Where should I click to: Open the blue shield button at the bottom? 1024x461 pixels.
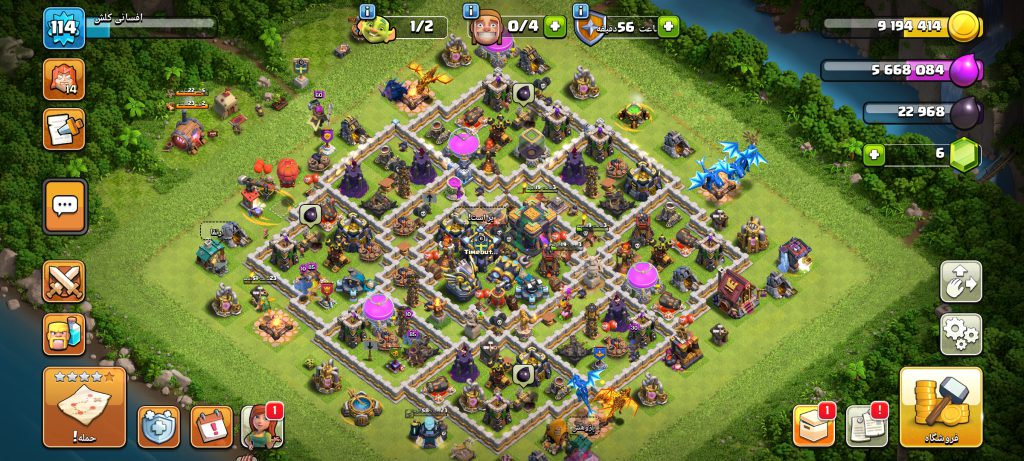(x=159, y=425)
